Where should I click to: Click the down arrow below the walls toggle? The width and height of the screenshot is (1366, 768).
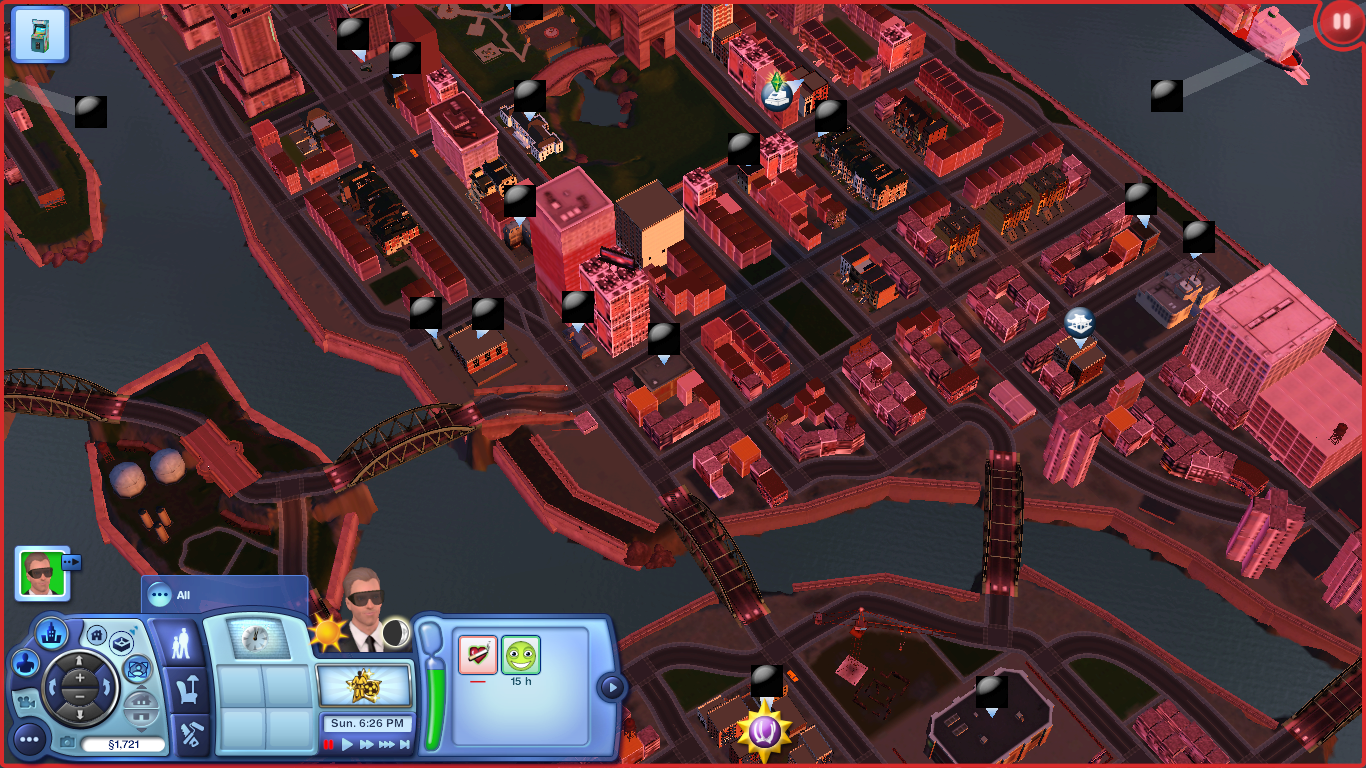(140, 731)
